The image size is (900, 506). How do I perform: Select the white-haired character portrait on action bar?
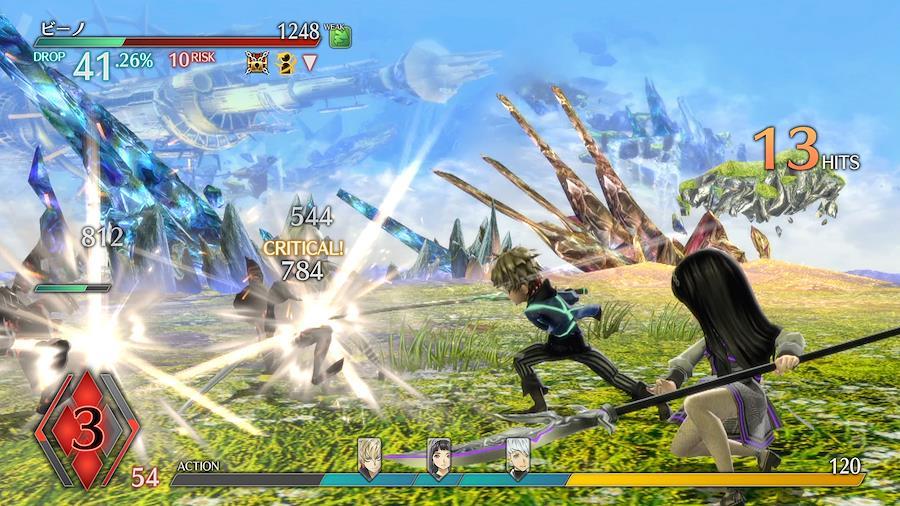pyautogui.click(x=516, y=457)
